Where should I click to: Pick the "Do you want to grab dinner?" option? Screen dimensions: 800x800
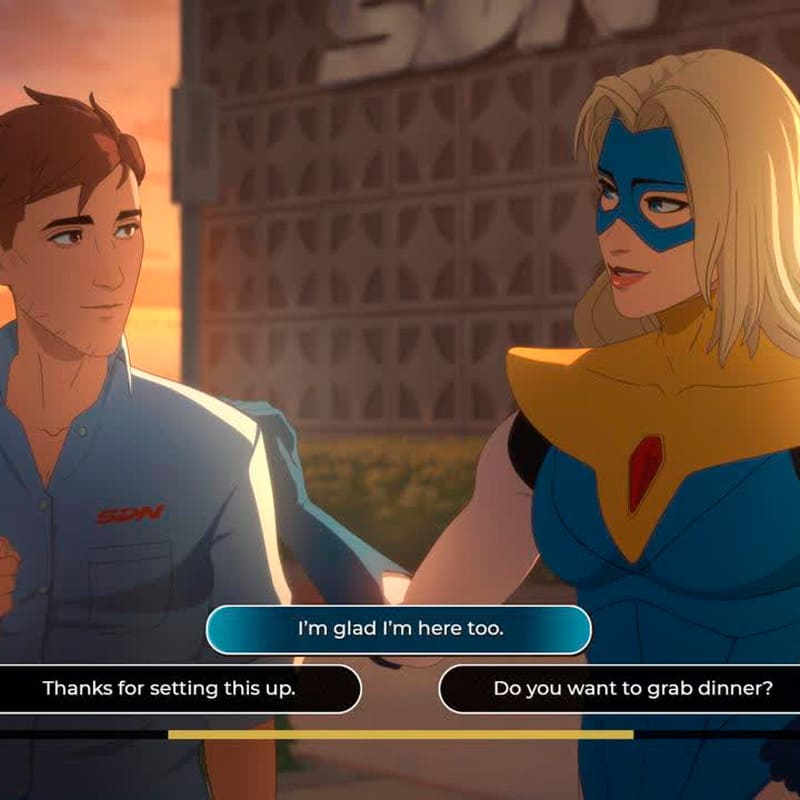pos(633,689)
